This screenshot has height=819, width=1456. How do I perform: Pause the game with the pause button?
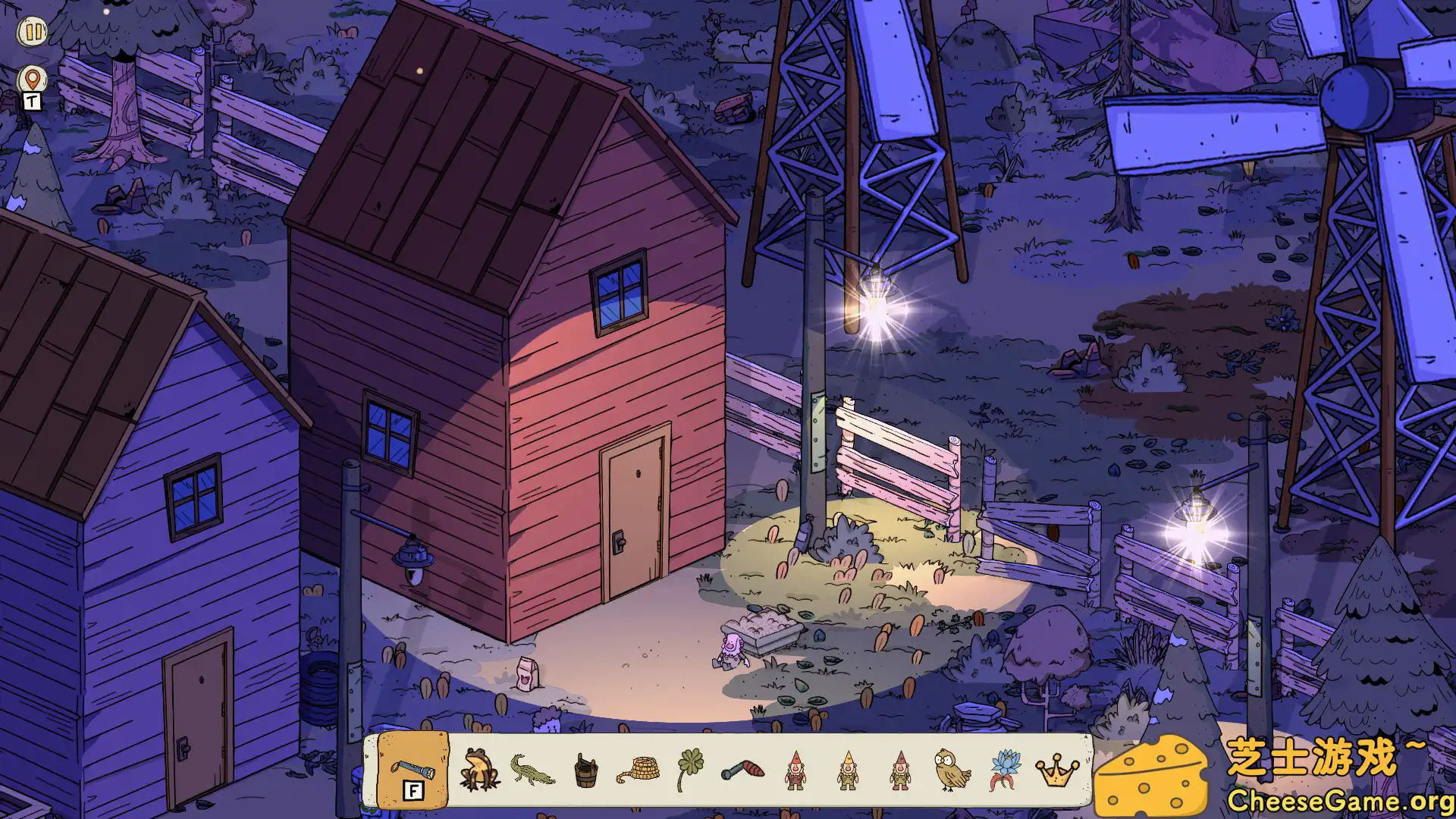click(x=33, y=32)
